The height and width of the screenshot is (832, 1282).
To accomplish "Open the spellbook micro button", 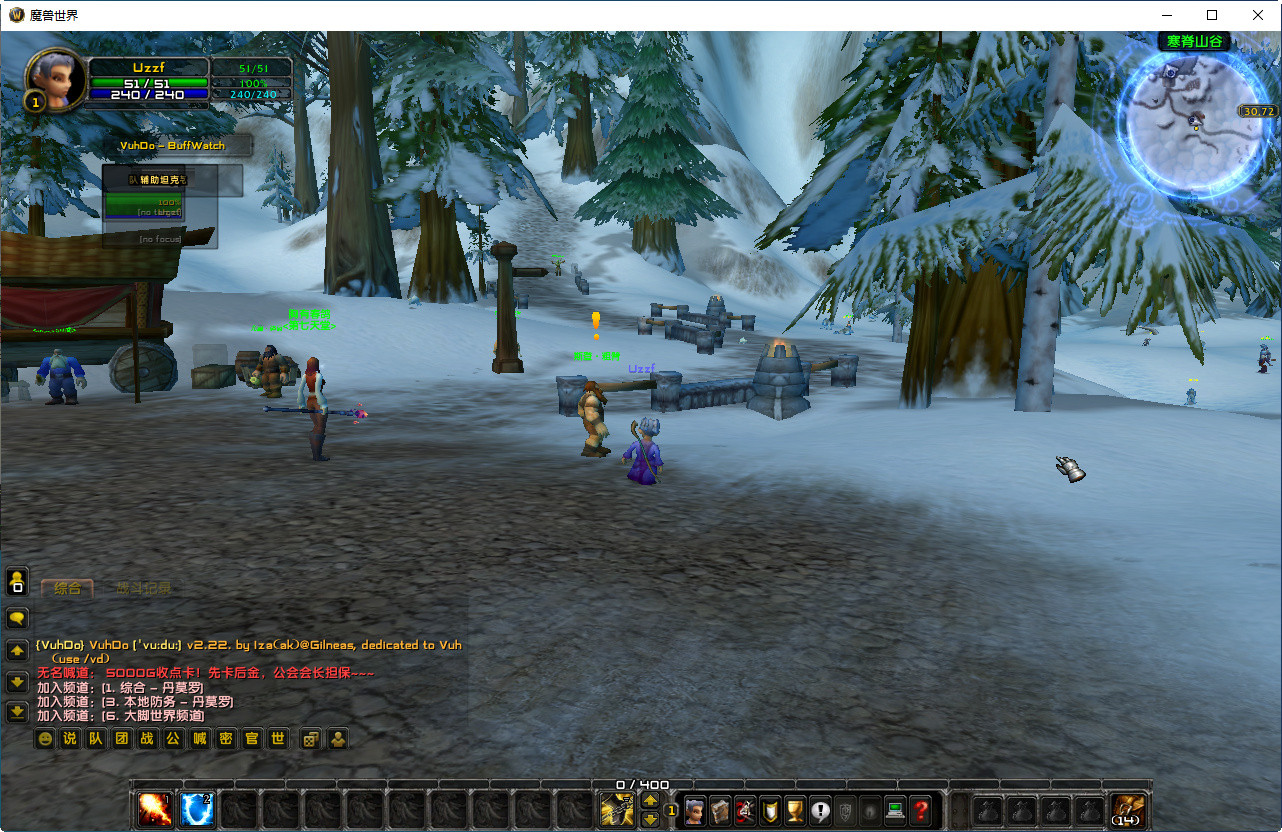I will pos(720,810).
